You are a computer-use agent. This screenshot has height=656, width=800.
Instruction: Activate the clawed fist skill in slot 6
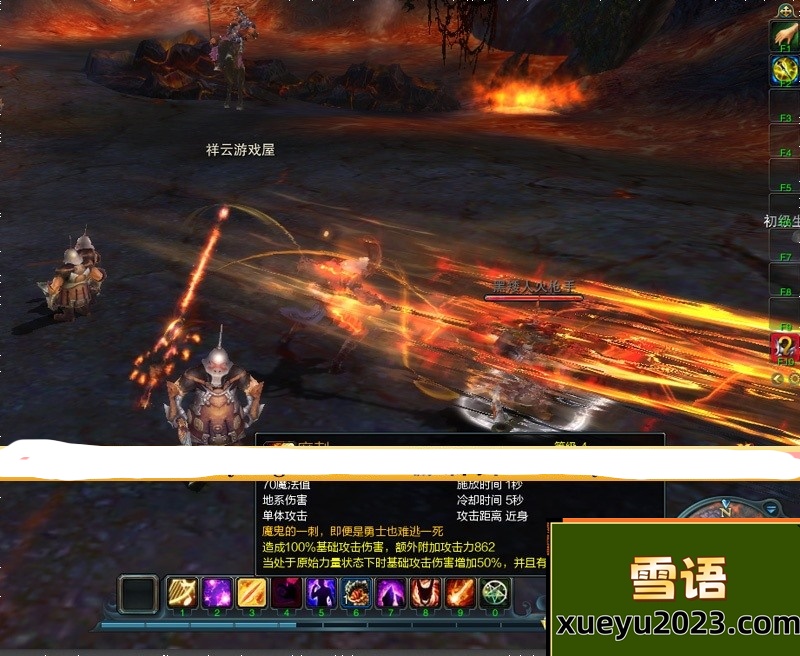356,594
